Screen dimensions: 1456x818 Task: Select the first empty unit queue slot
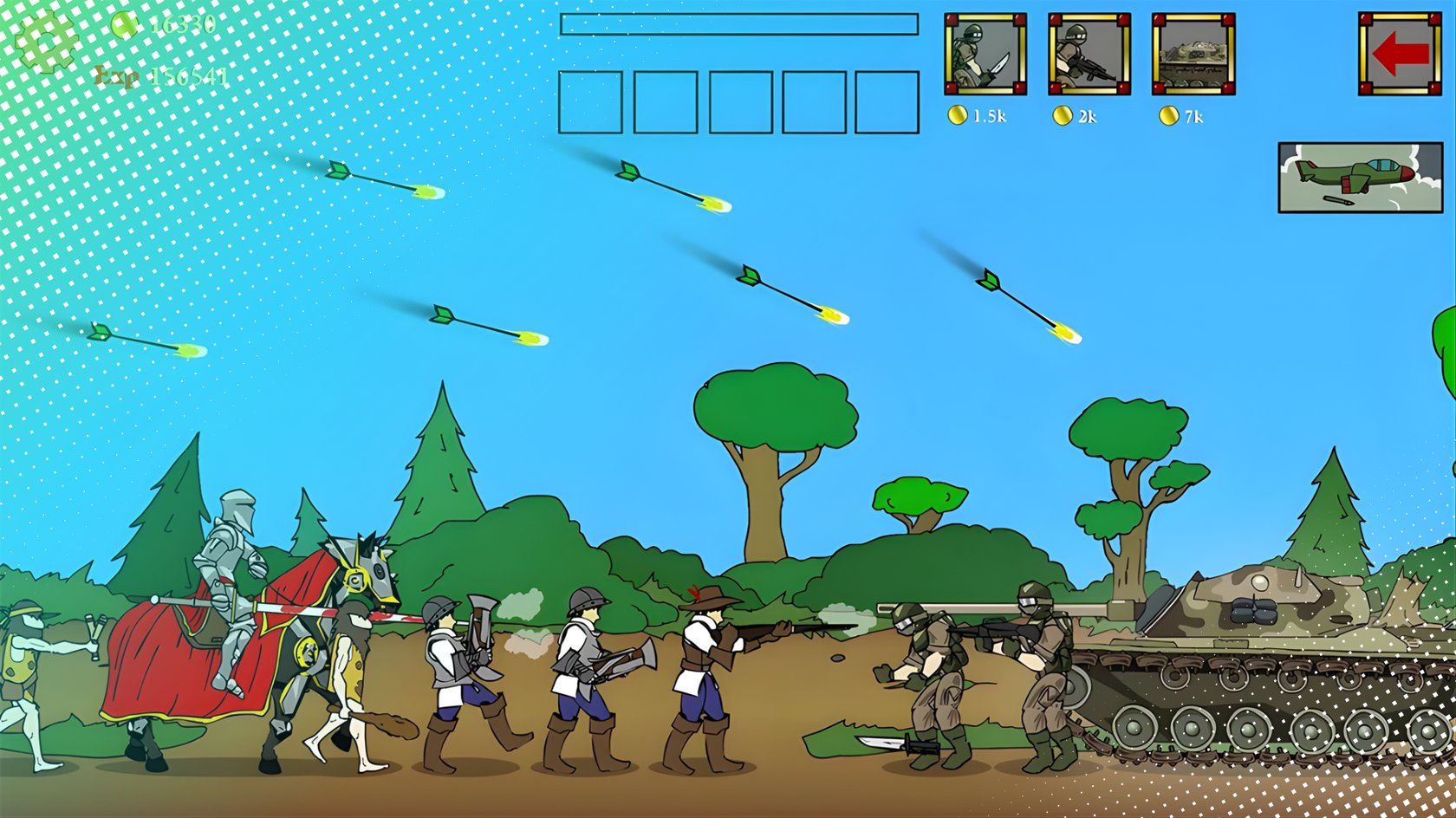click(x=591, y=102)
